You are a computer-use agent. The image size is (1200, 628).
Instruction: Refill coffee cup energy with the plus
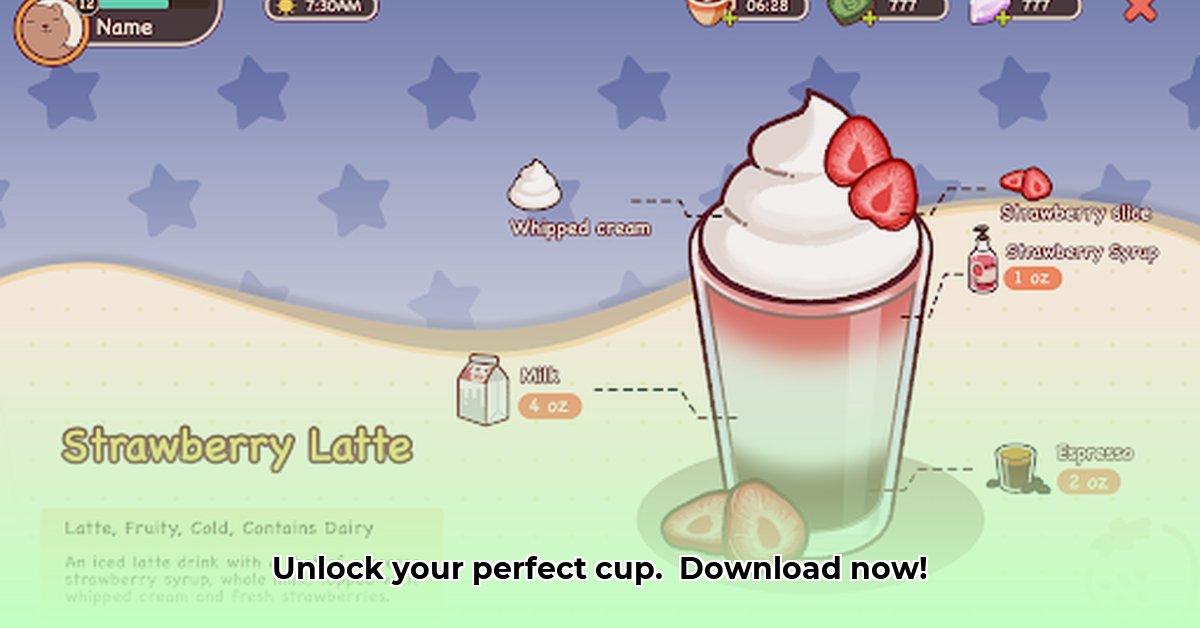[728, 19]
